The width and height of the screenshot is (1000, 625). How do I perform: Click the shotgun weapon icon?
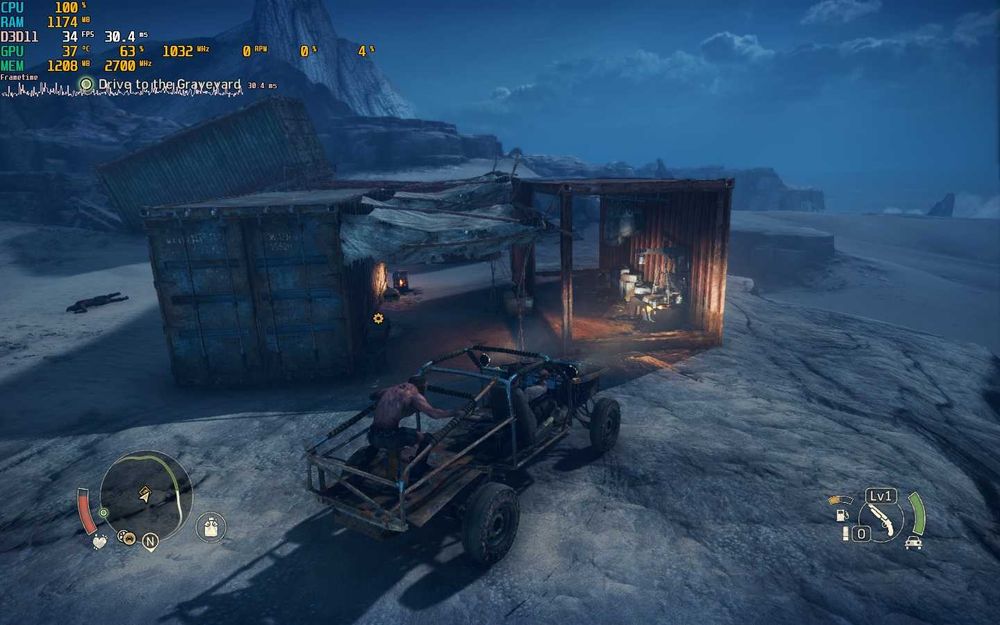pyautogui.click(x=881, y=515)
